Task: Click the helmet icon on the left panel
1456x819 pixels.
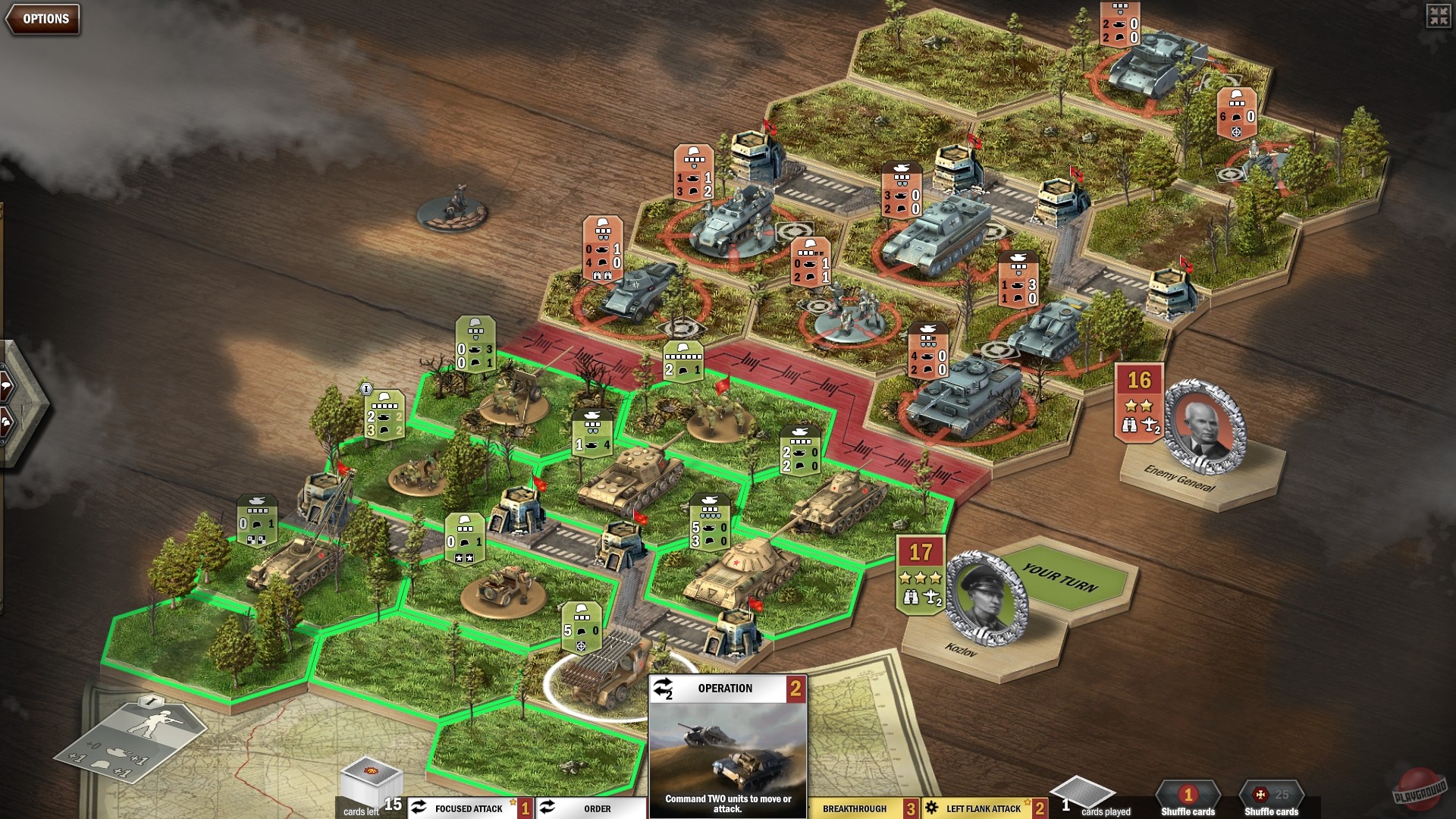Action: pyautogui.click(x=6, y=422)
